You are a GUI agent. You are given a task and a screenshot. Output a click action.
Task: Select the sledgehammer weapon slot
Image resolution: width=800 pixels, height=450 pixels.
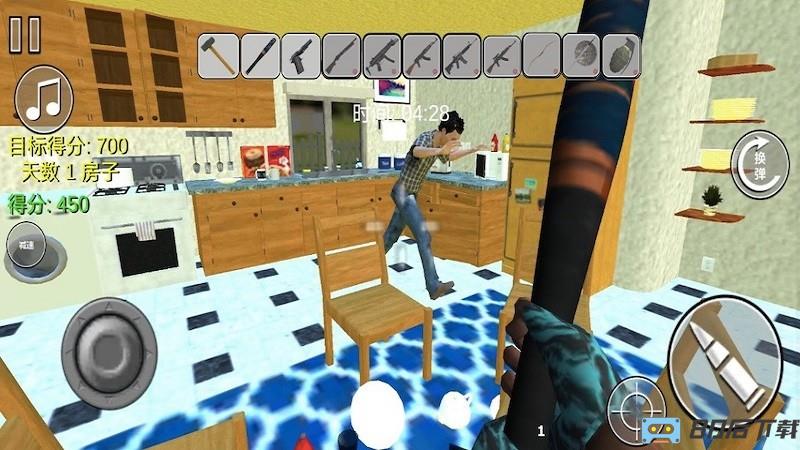218,55
